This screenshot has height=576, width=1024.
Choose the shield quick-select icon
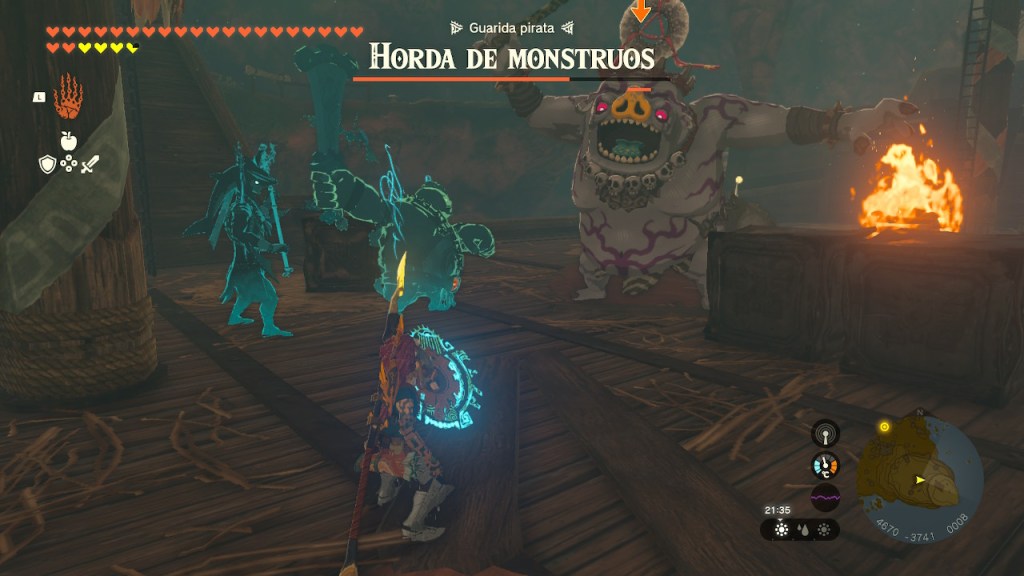click(47, 164)
